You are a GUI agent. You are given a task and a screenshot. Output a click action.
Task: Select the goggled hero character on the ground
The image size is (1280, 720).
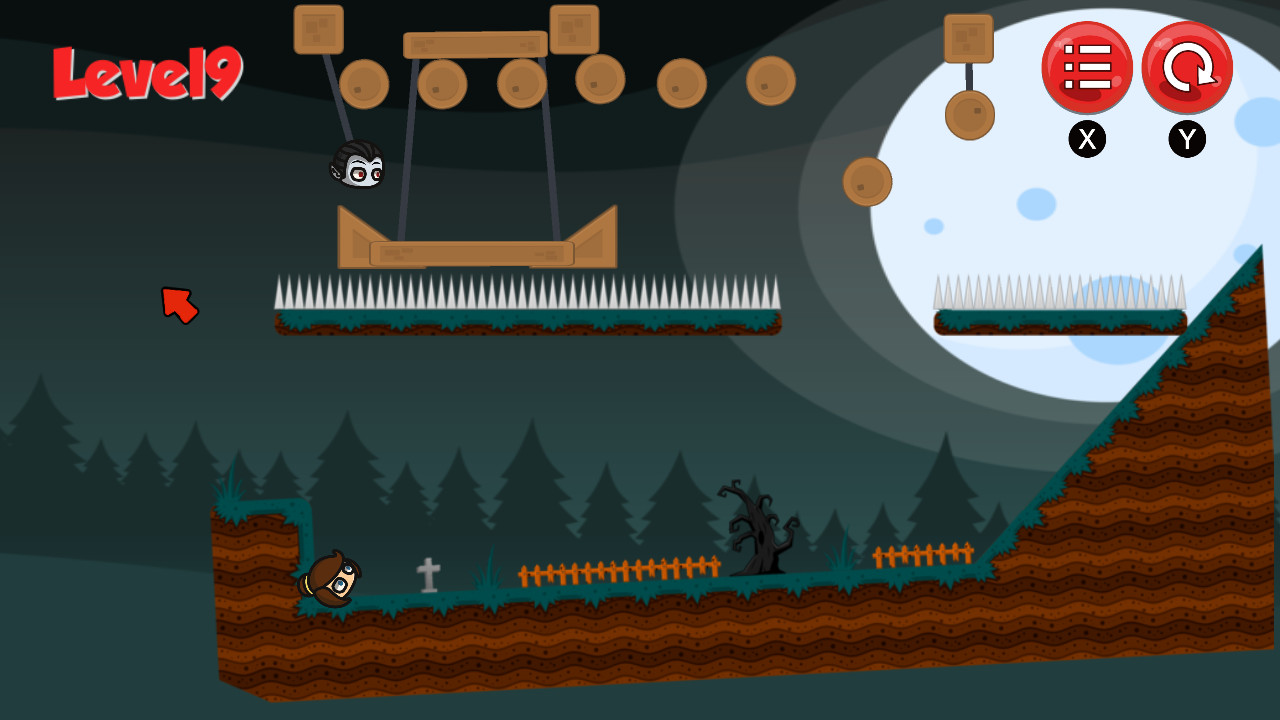click(x=333, y=577)
